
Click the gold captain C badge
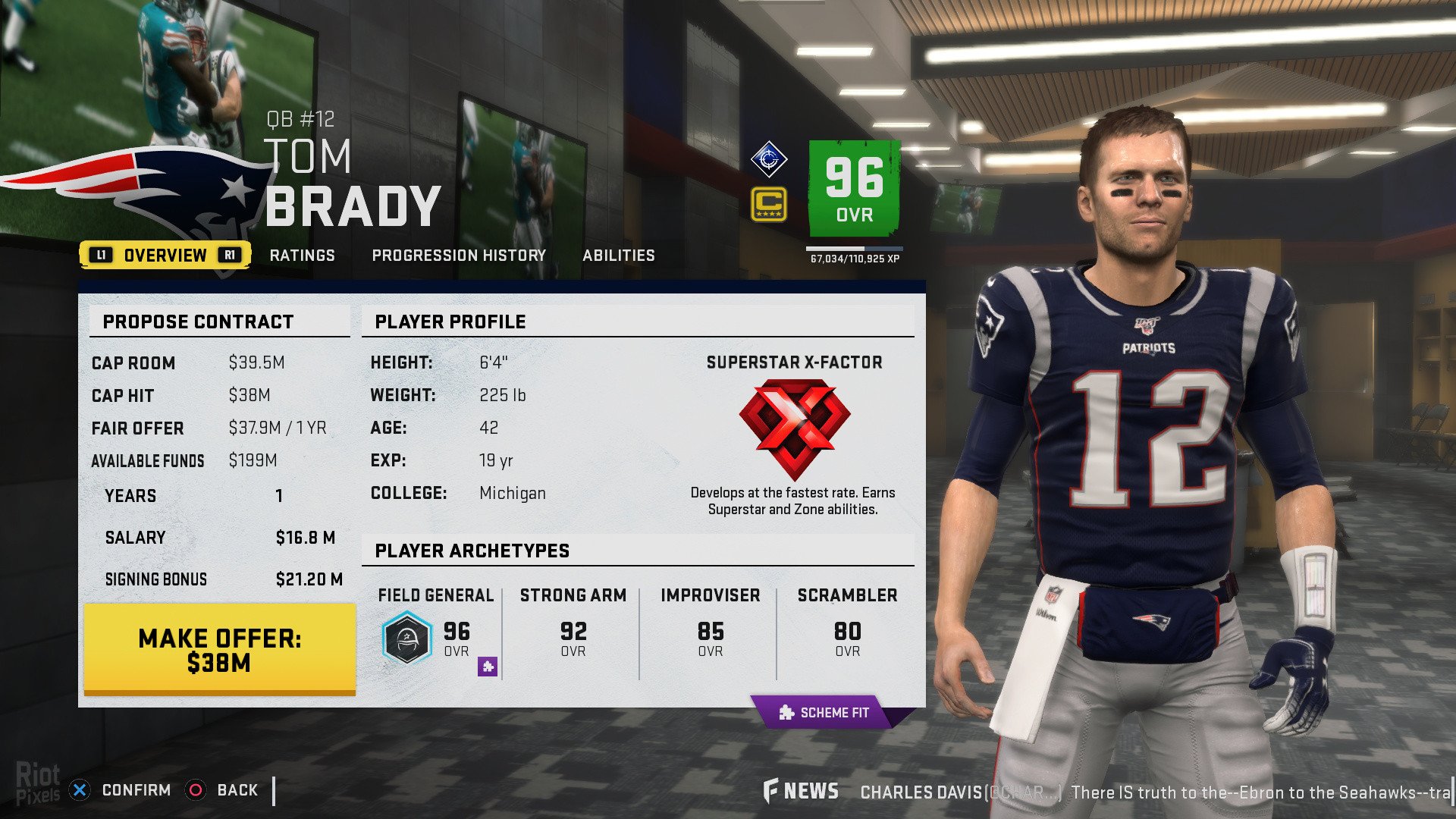tap(769, 205)
